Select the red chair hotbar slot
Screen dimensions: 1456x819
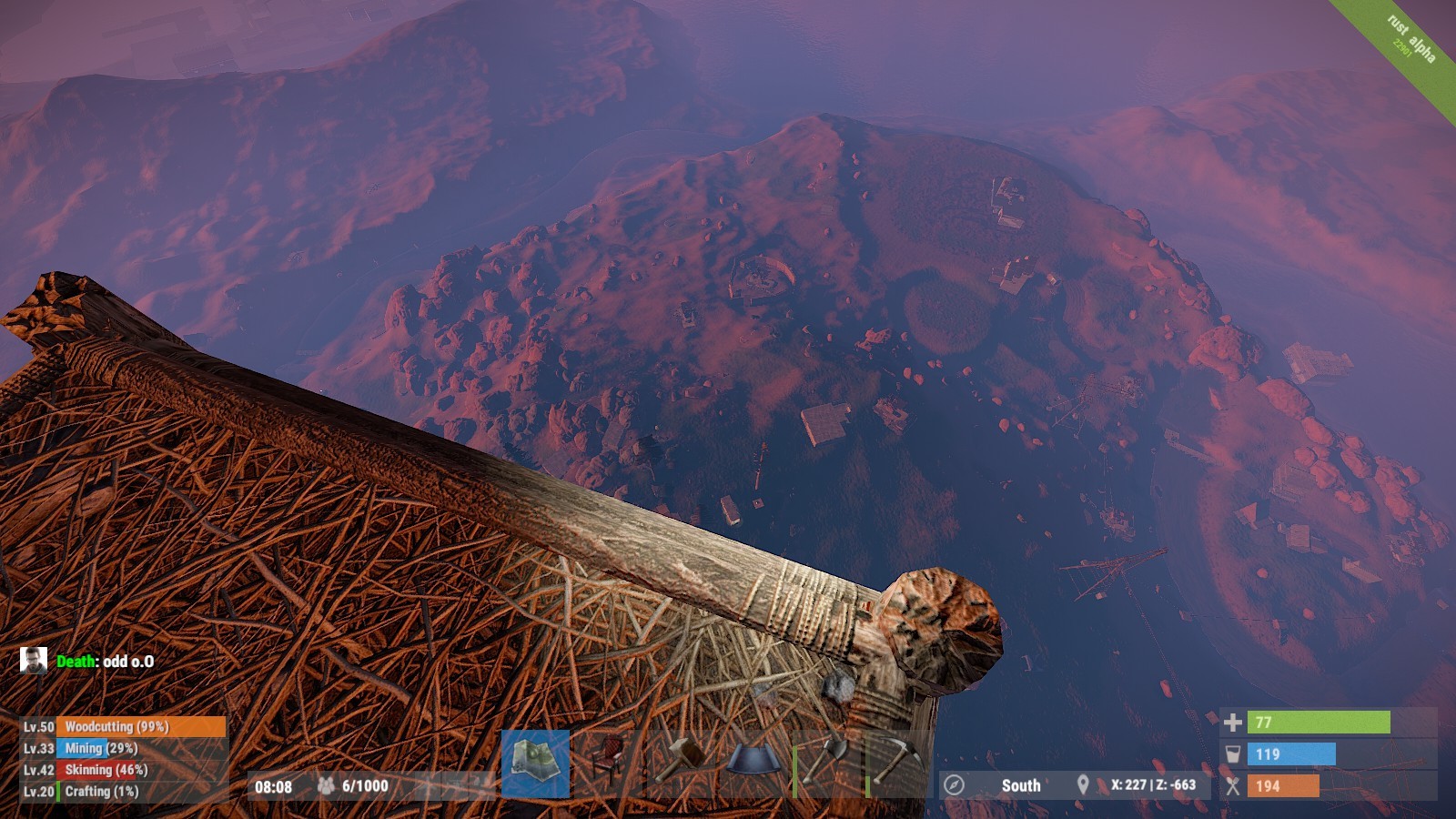[608, 763]
